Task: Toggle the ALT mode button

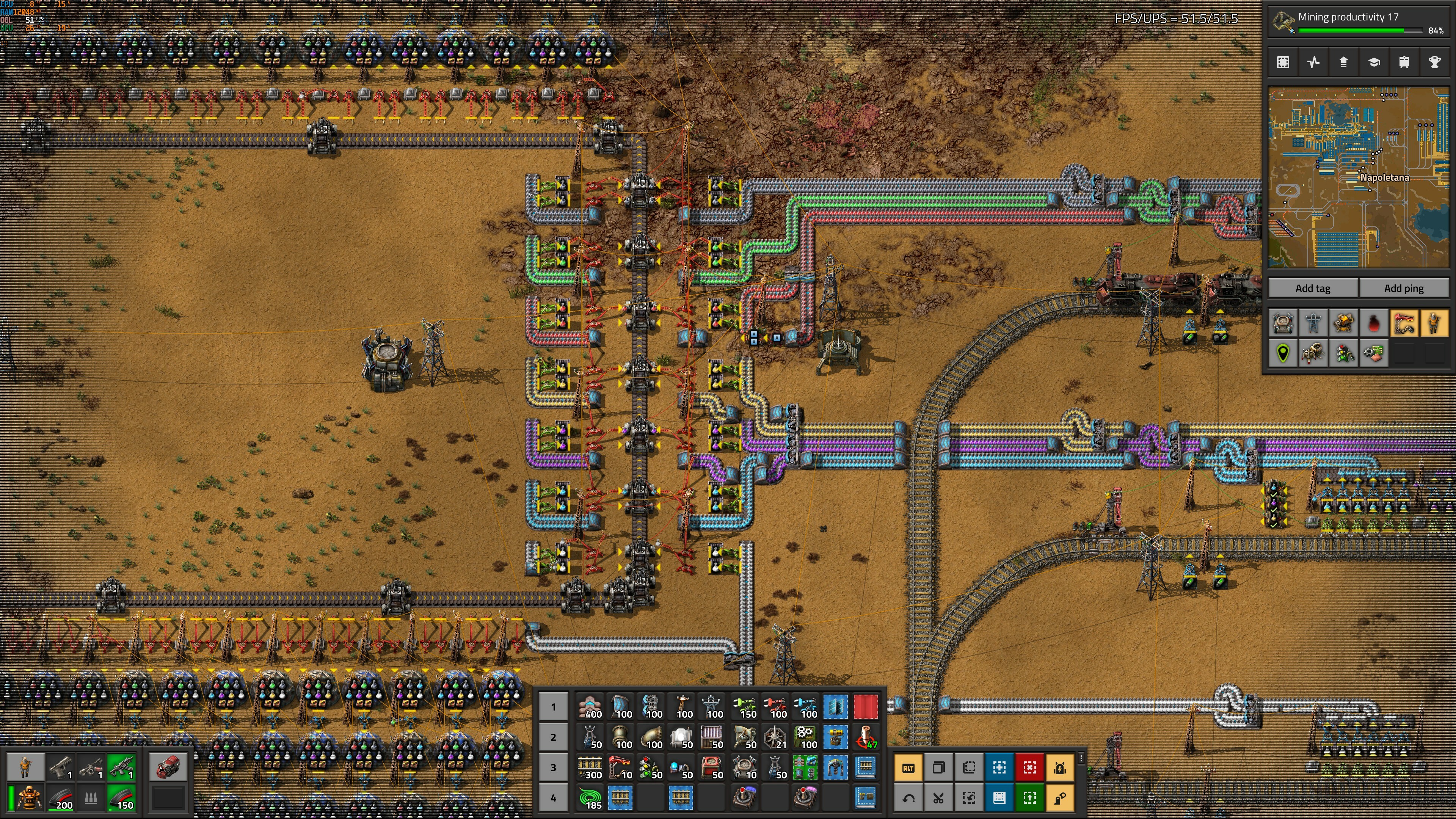Action: point(908,767)
